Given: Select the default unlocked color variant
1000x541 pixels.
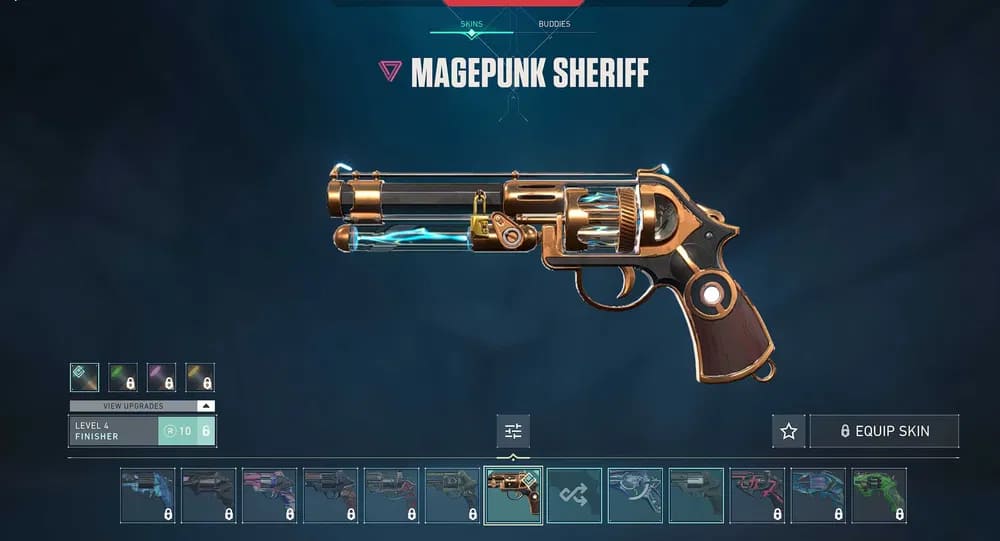Looking at the screenshot, I should [84, 377].
